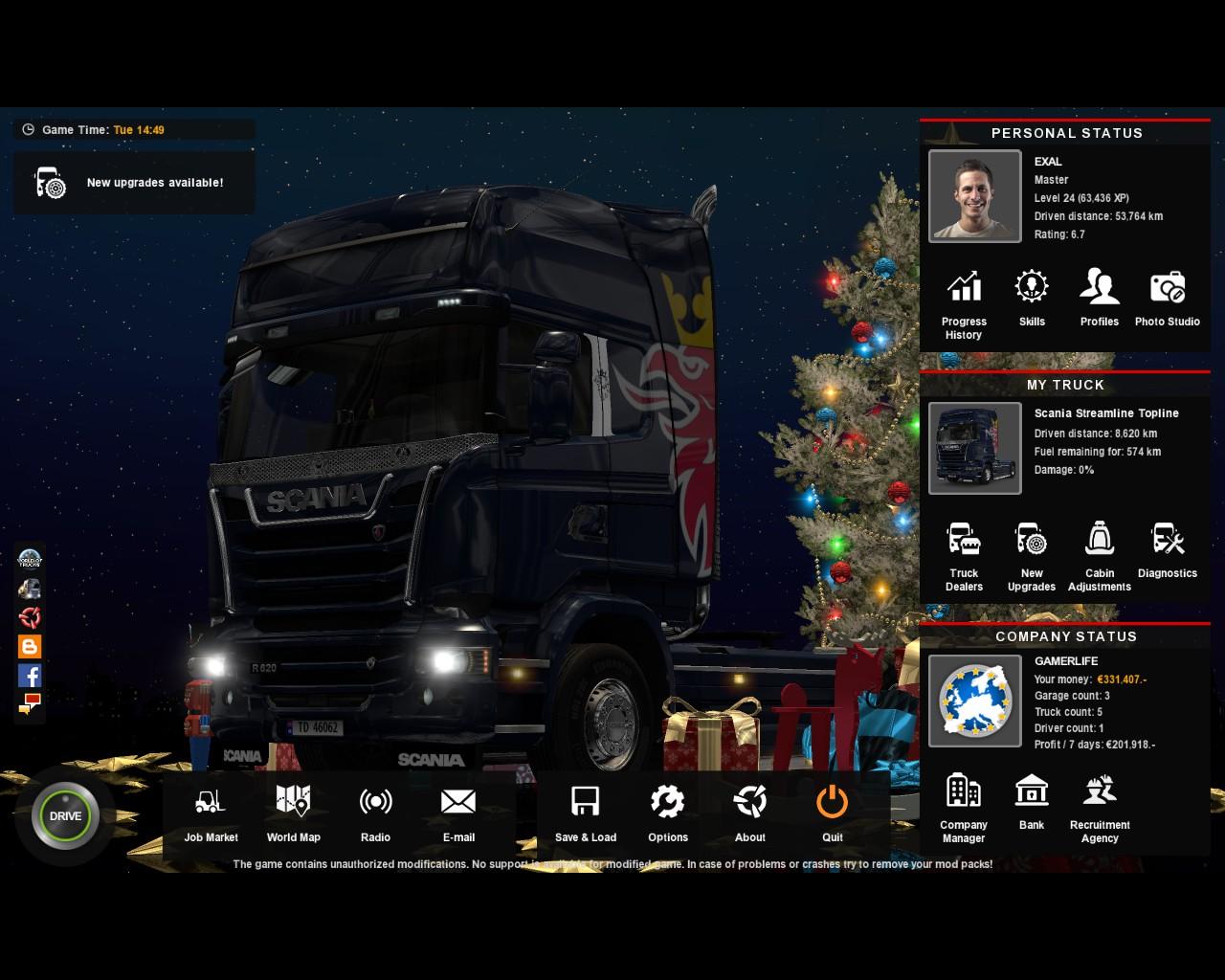Open the Company Manager
1225x980 pixels.
click(x=964, y=807)
